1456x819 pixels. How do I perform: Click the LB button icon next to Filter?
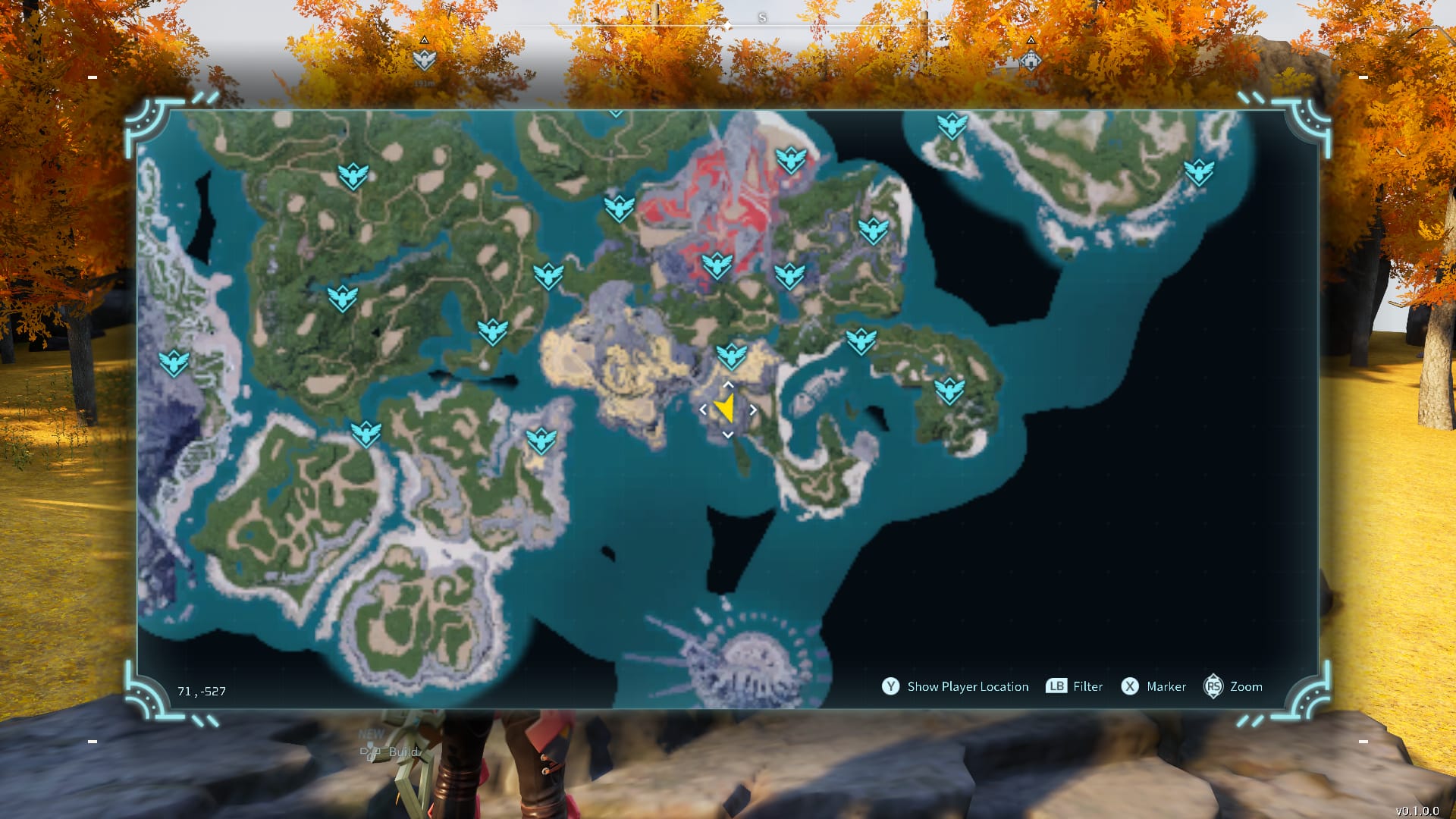click(1055, 686)
